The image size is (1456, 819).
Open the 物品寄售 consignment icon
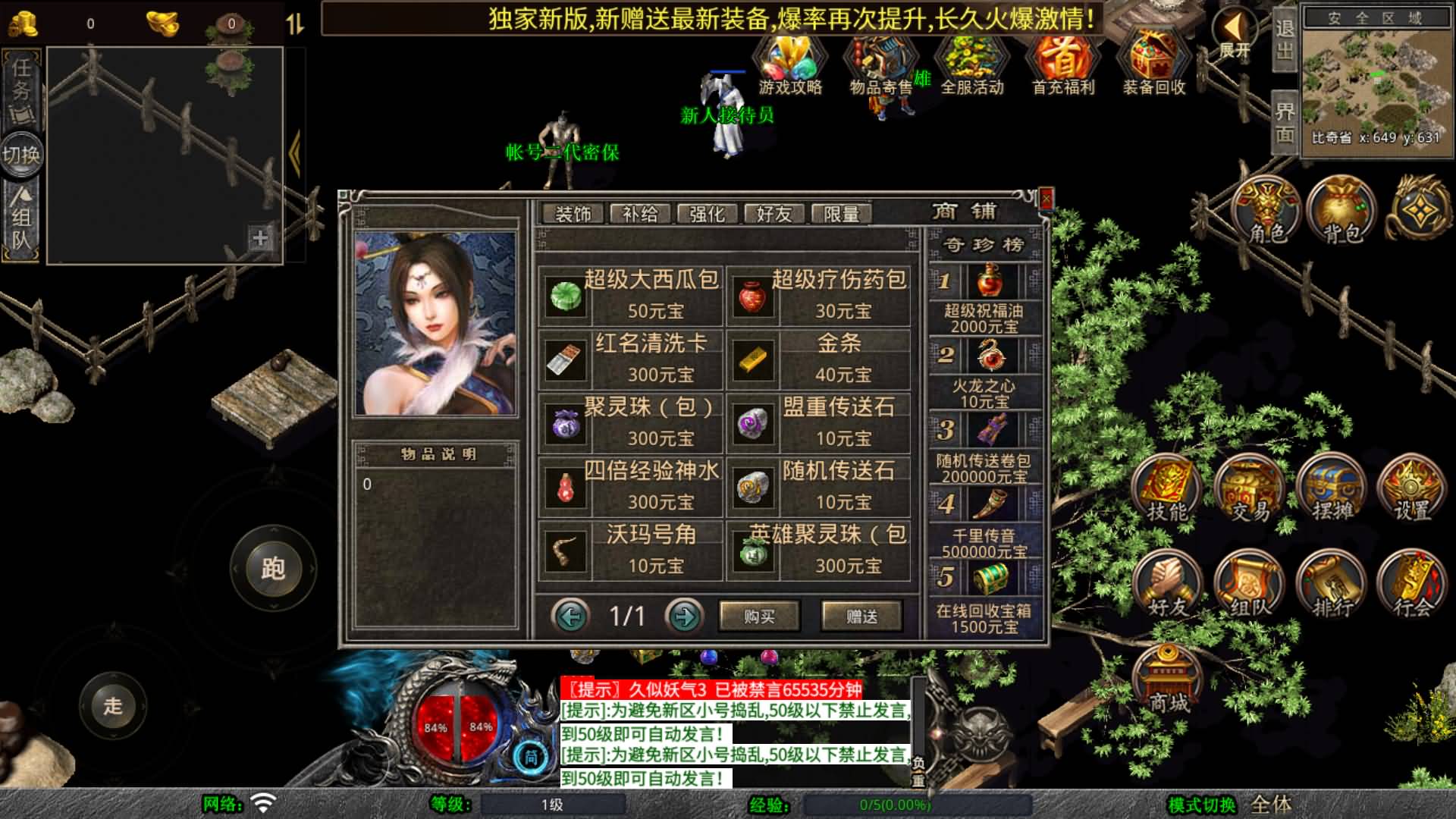[x=881, y=61]
